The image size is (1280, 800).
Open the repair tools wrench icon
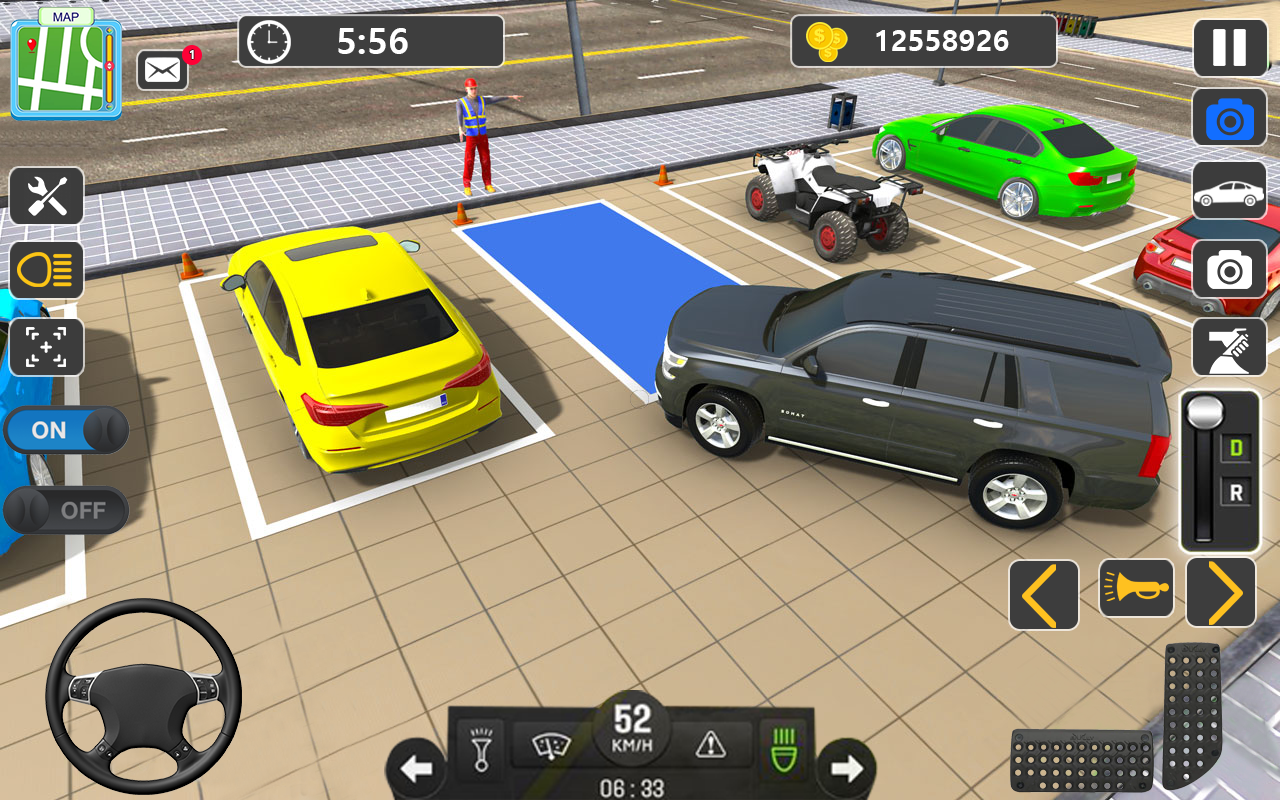point(46,196)
